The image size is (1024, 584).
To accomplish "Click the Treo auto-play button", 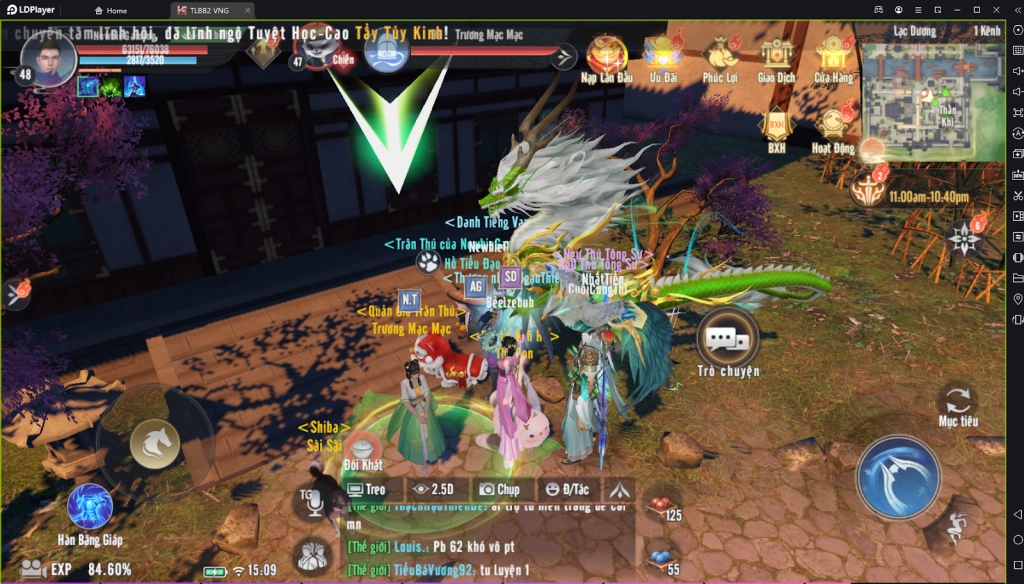I will [366, 490].
